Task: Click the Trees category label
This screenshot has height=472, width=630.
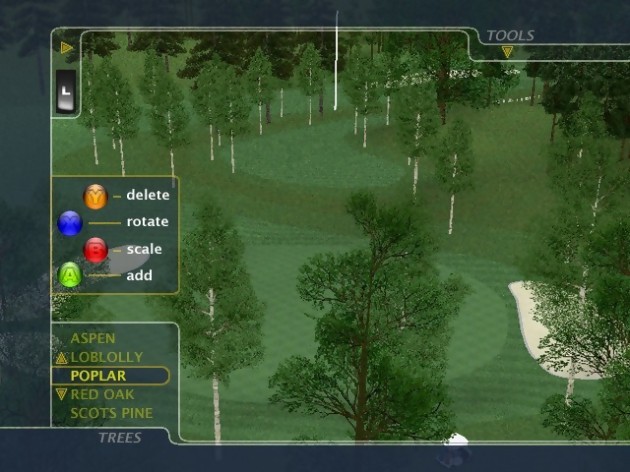Action: tap(119, 438)
